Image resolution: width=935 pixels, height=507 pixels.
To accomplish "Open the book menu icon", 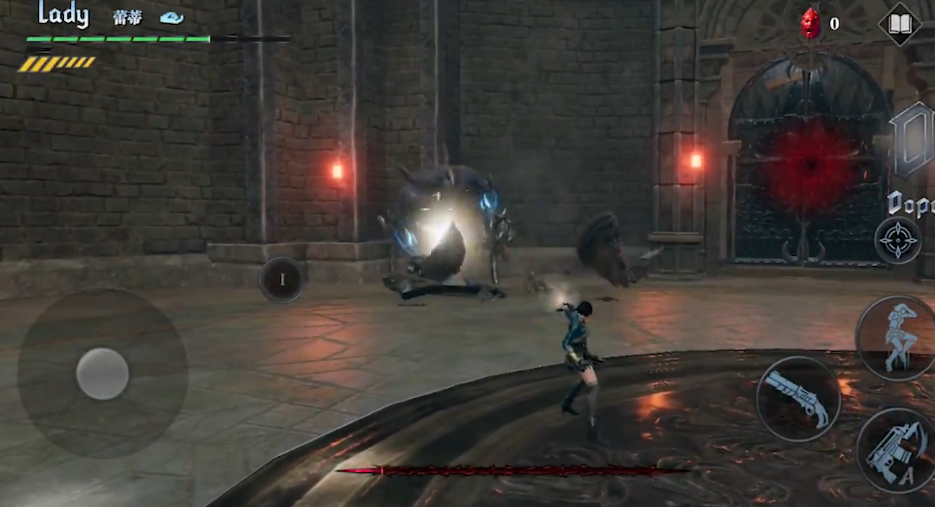I will [x=899, y=24].
